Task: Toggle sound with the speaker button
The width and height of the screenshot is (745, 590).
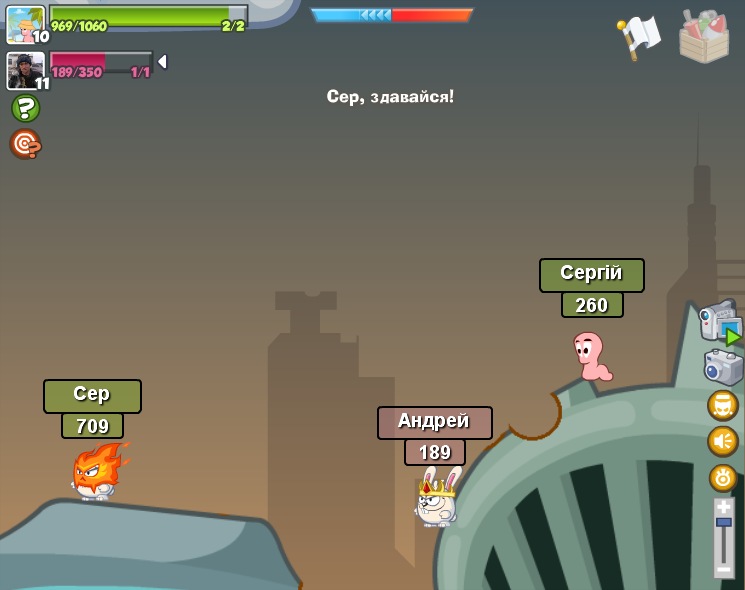Action: click(723, 441)
